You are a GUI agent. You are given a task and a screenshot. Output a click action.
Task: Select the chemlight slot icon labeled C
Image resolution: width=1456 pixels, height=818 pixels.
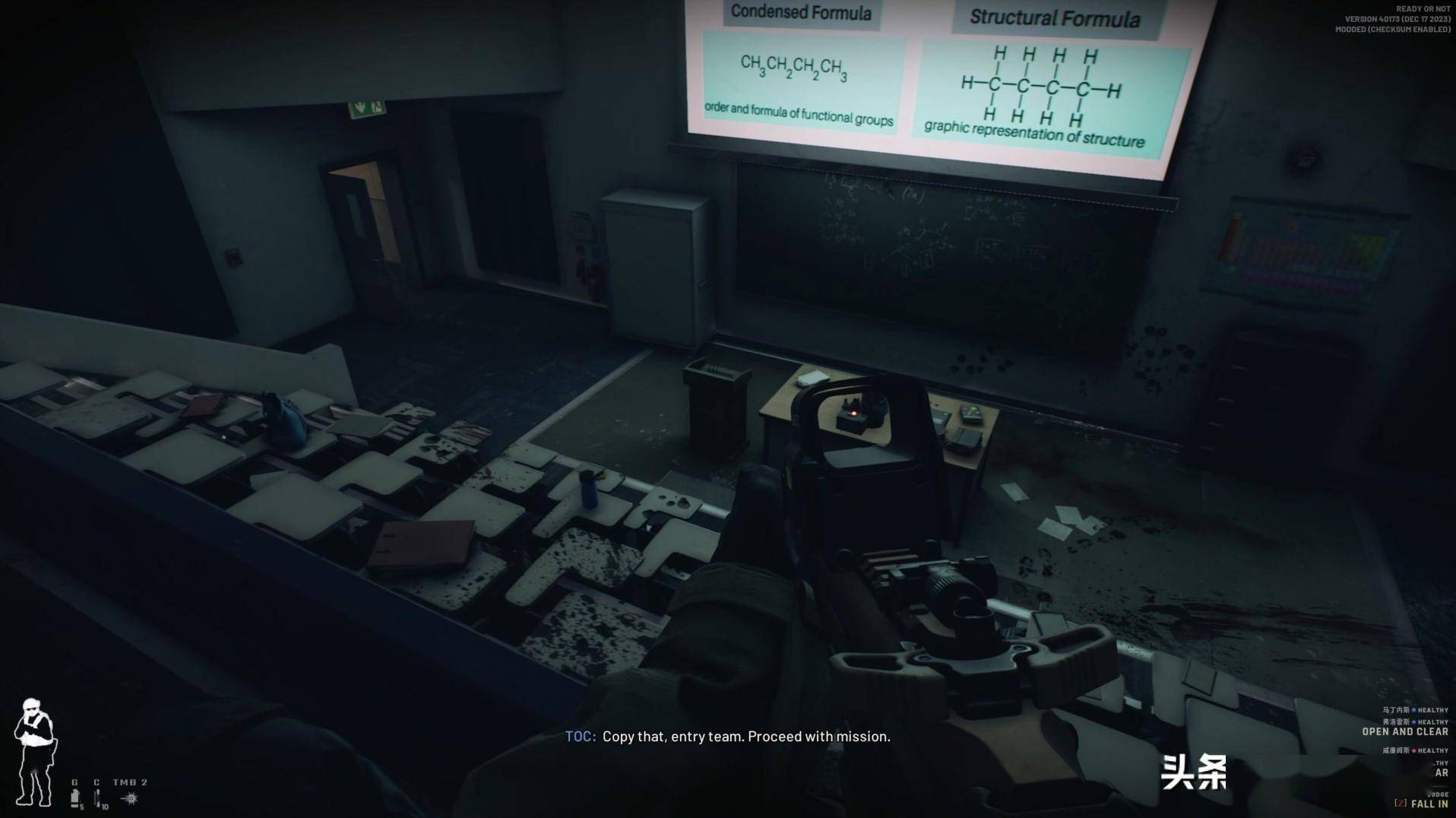97,797
